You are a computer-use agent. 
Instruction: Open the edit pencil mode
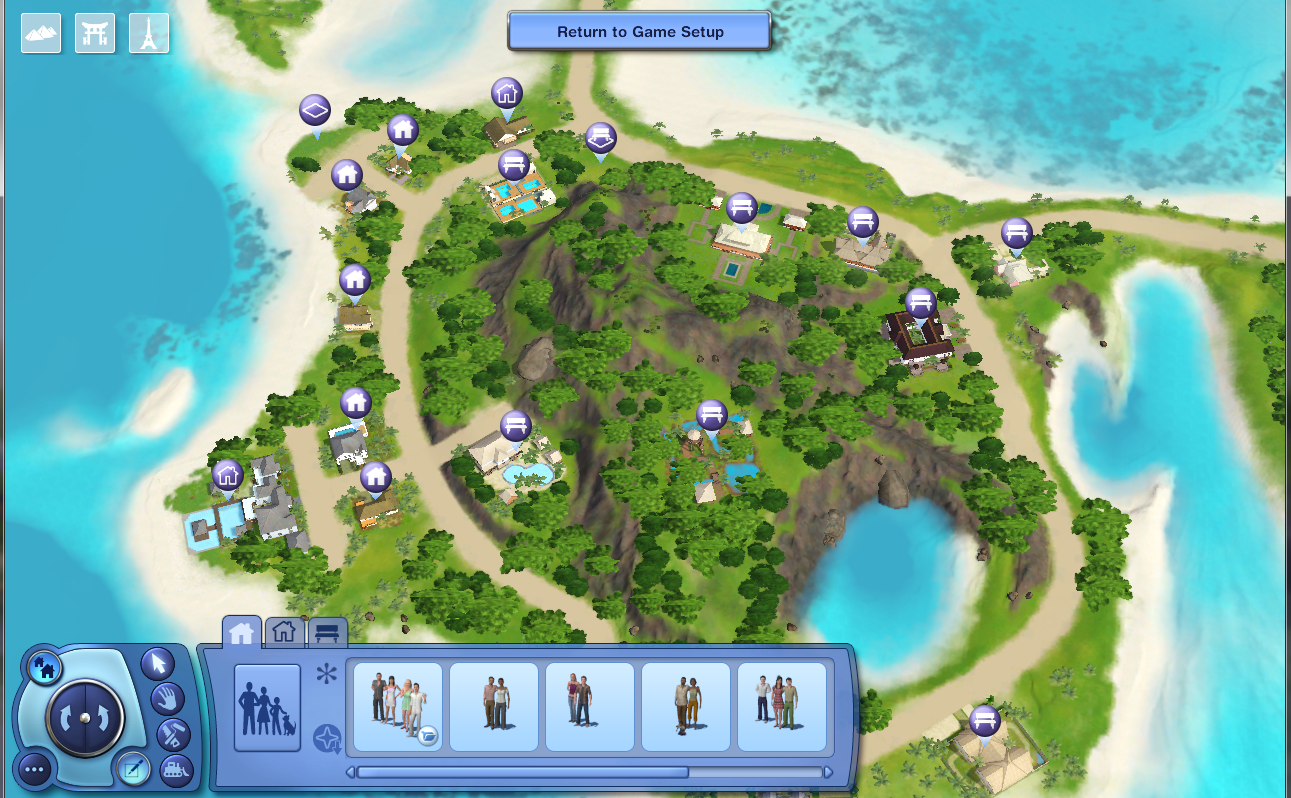135,768
